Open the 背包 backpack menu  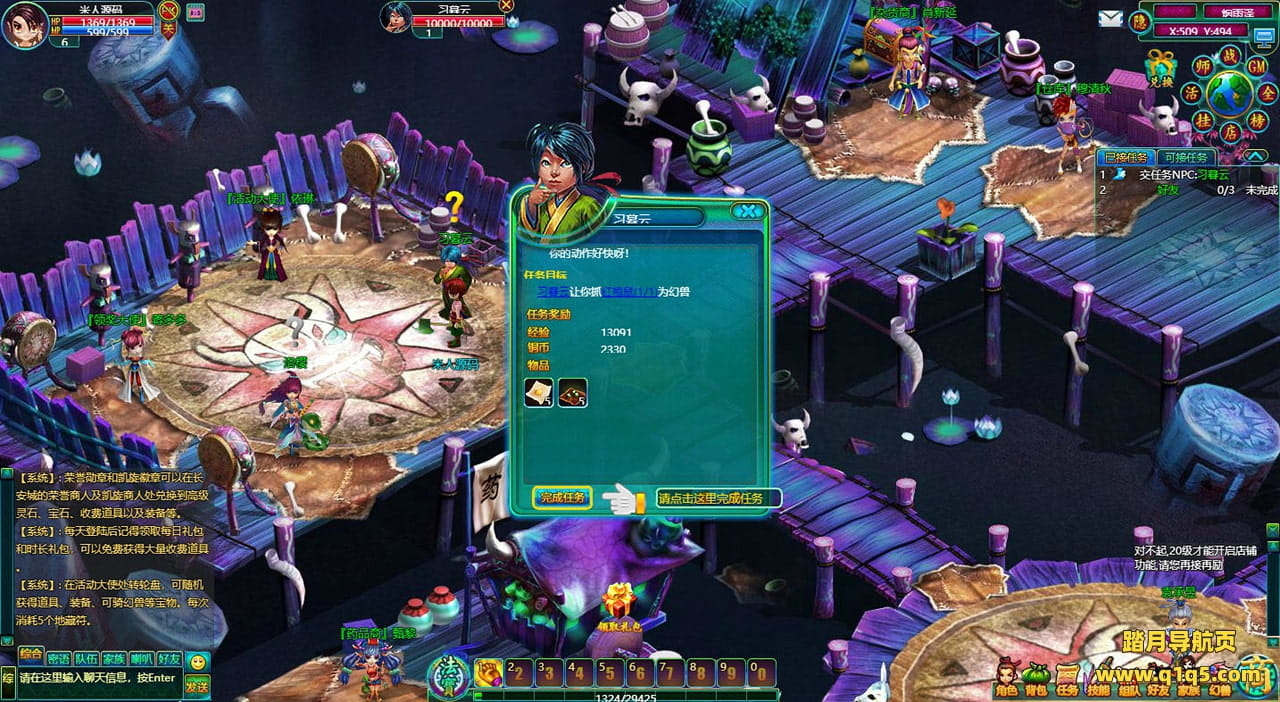click(1036, 678)
